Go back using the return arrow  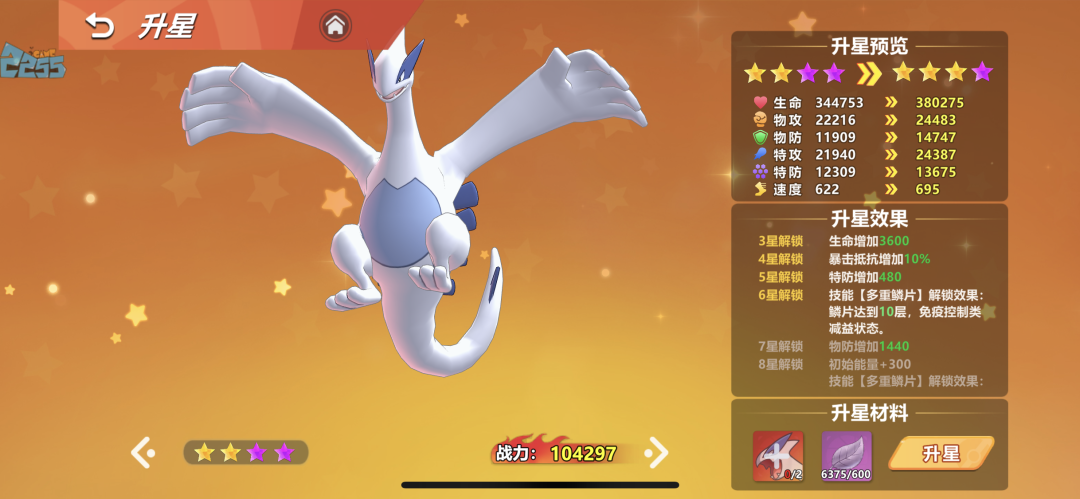pos(100,26)
